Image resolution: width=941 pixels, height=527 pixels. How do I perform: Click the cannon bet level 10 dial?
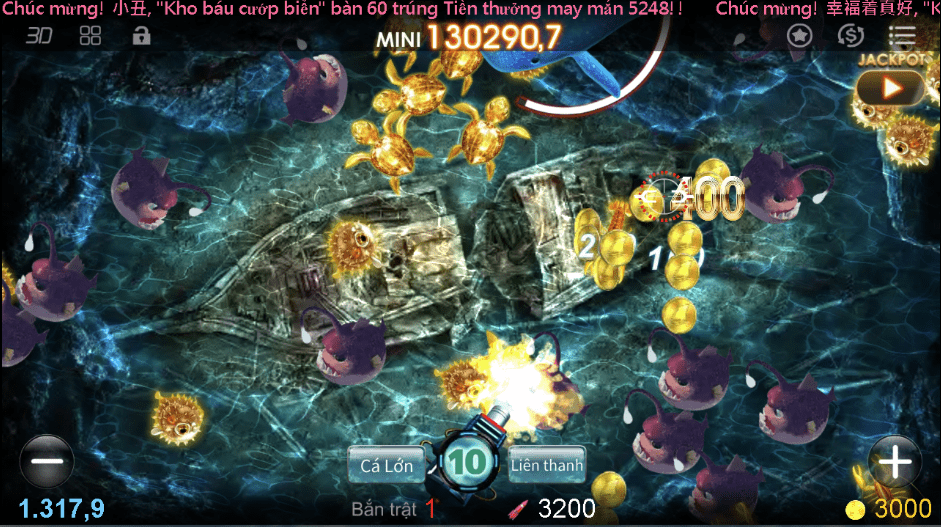tap(466, 462)
